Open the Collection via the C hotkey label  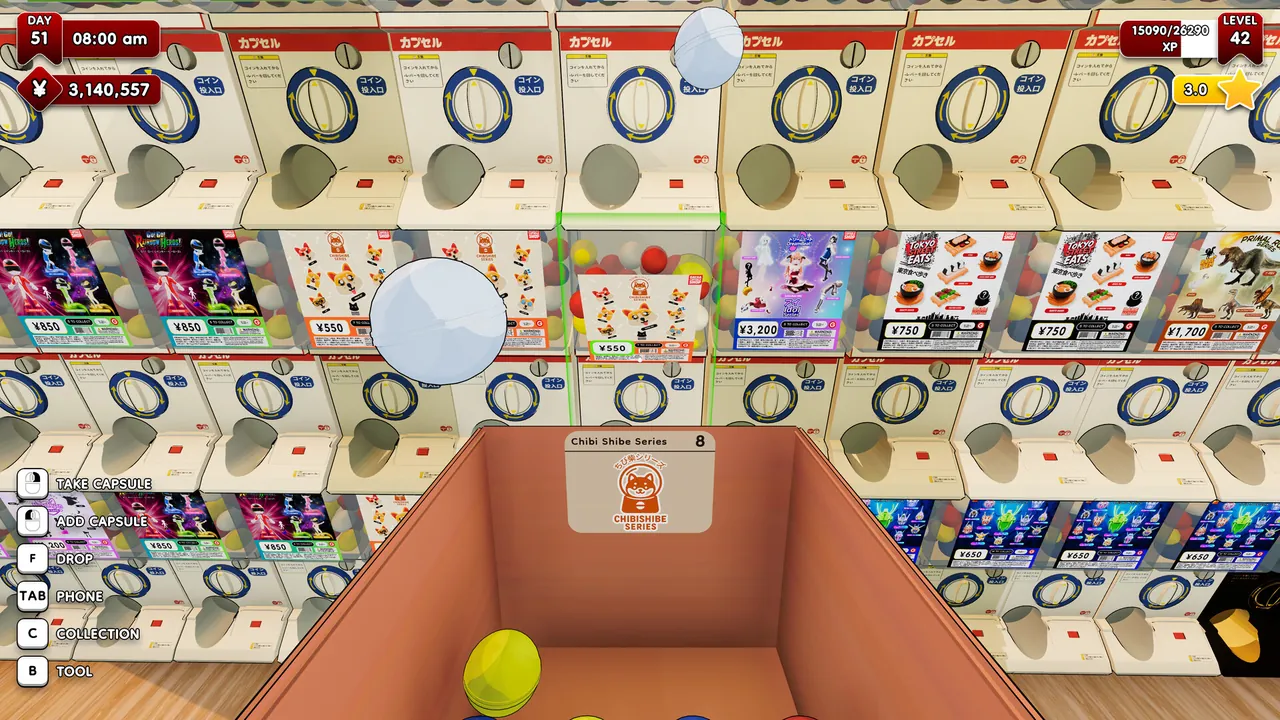tap(31, 633)
